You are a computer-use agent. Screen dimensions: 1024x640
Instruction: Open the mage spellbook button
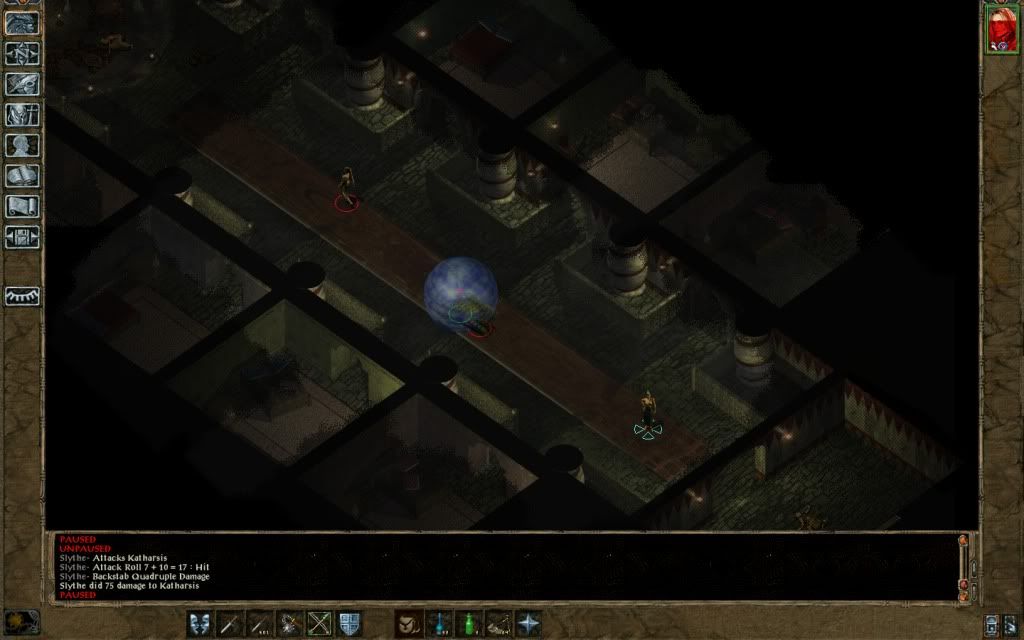[22, 177]
